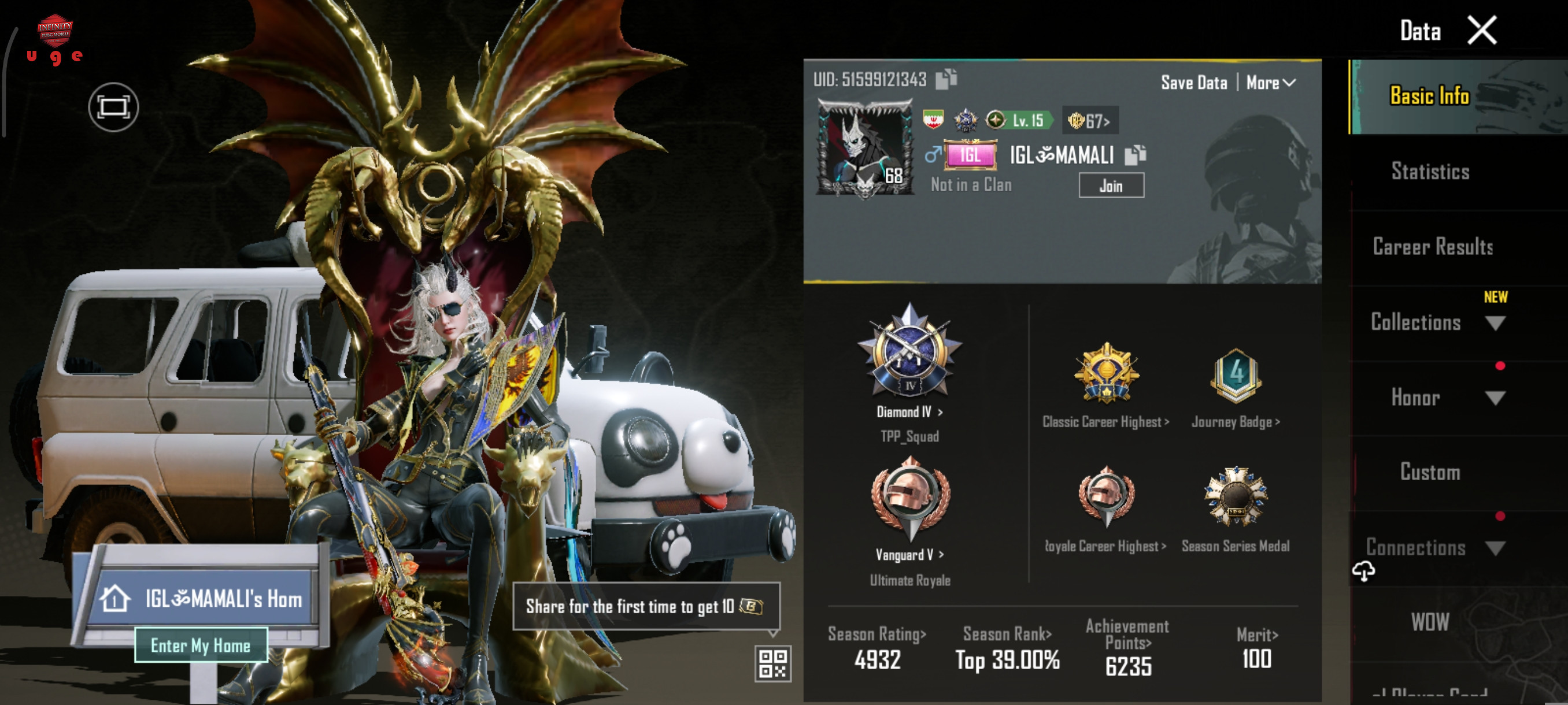Click Save Data
Image resolution: width=1568 pixels, height=705 pixels.
[1193, 83]
